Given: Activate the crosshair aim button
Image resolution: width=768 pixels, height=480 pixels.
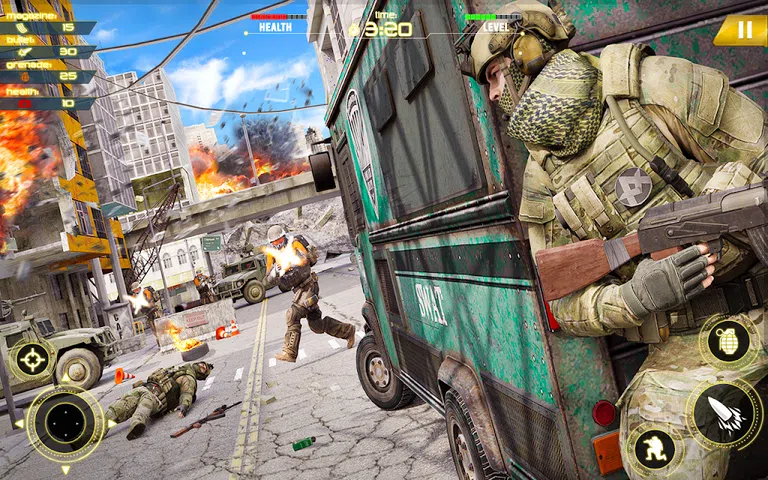Looking at the screenshot, I should click(31, 359).
